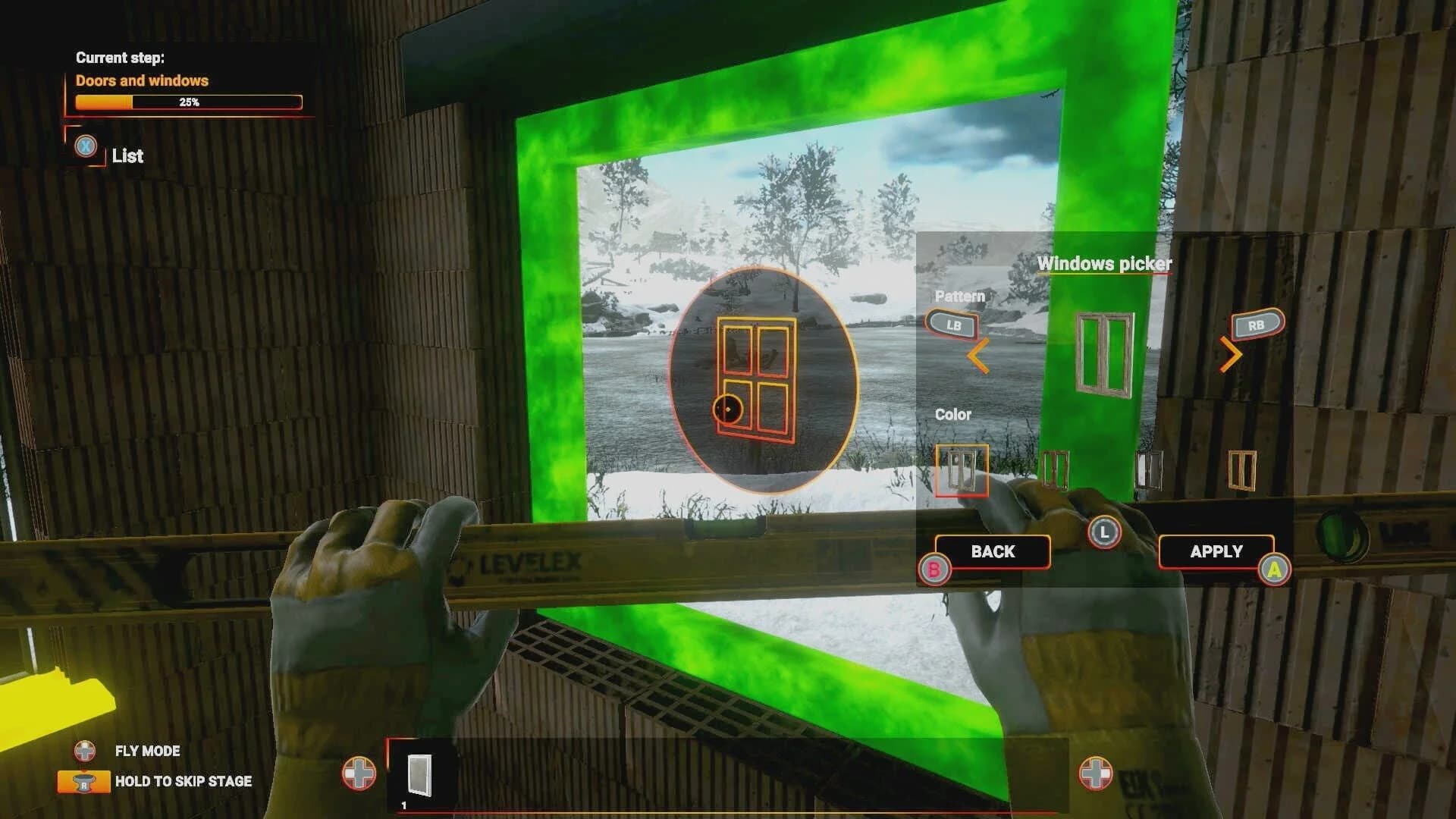Open the List menu
This screenshot has height=819, width=1456.
pyautogui.click(x=127, y=157)
